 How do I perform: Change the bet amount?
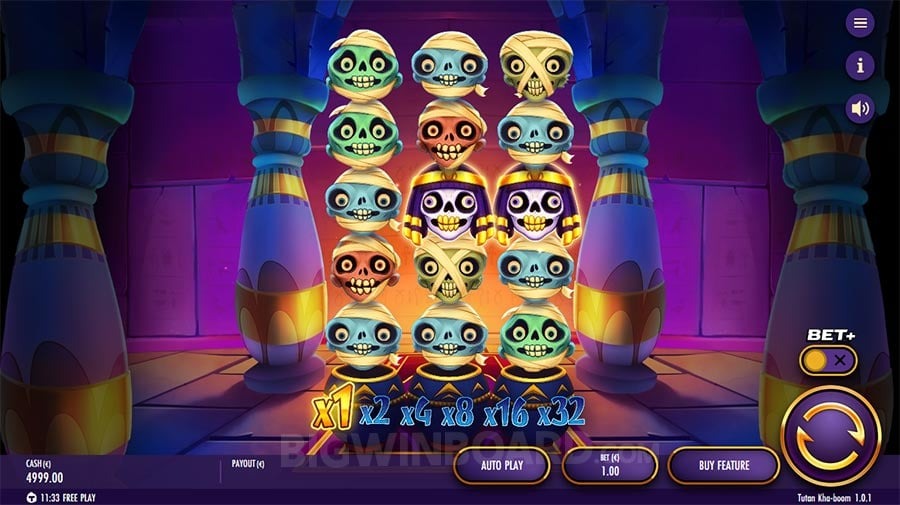[609, 465]
